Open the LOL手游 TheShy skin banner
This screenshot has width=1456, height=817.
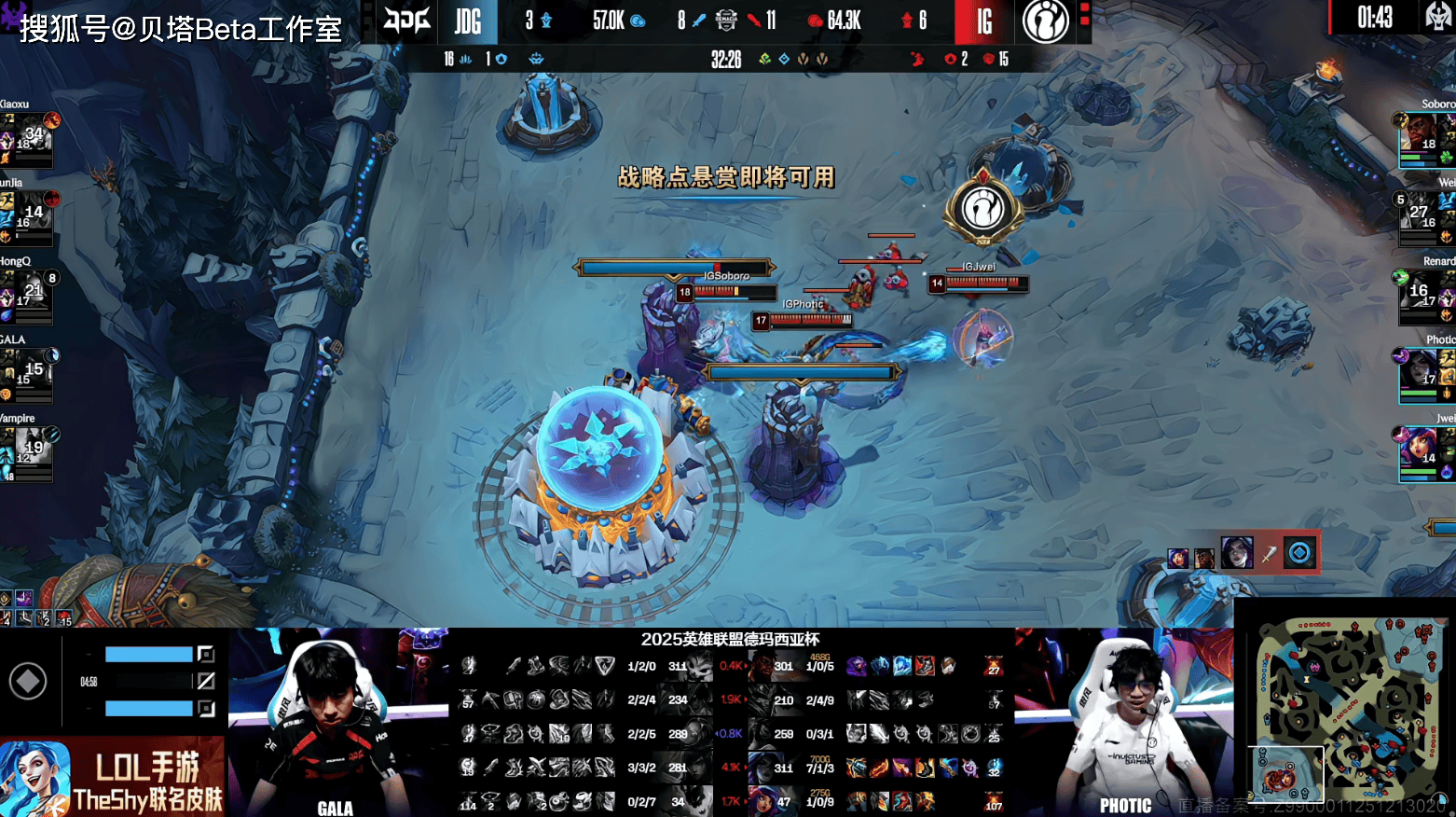point(112,778)
